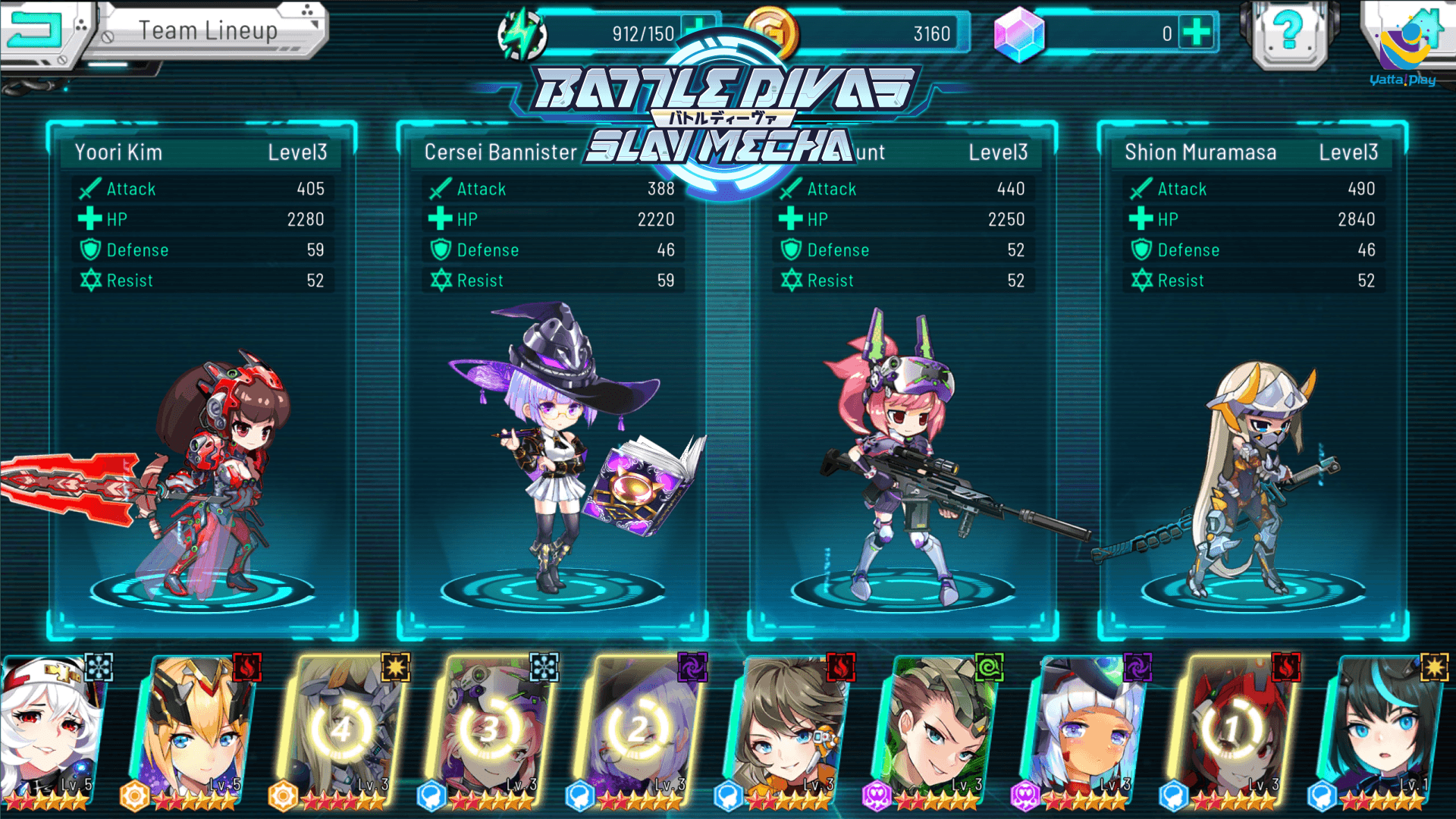Click the lightning energy icon
The width and height of the screenshot is (1456, 819).
[x=522, y=34]
